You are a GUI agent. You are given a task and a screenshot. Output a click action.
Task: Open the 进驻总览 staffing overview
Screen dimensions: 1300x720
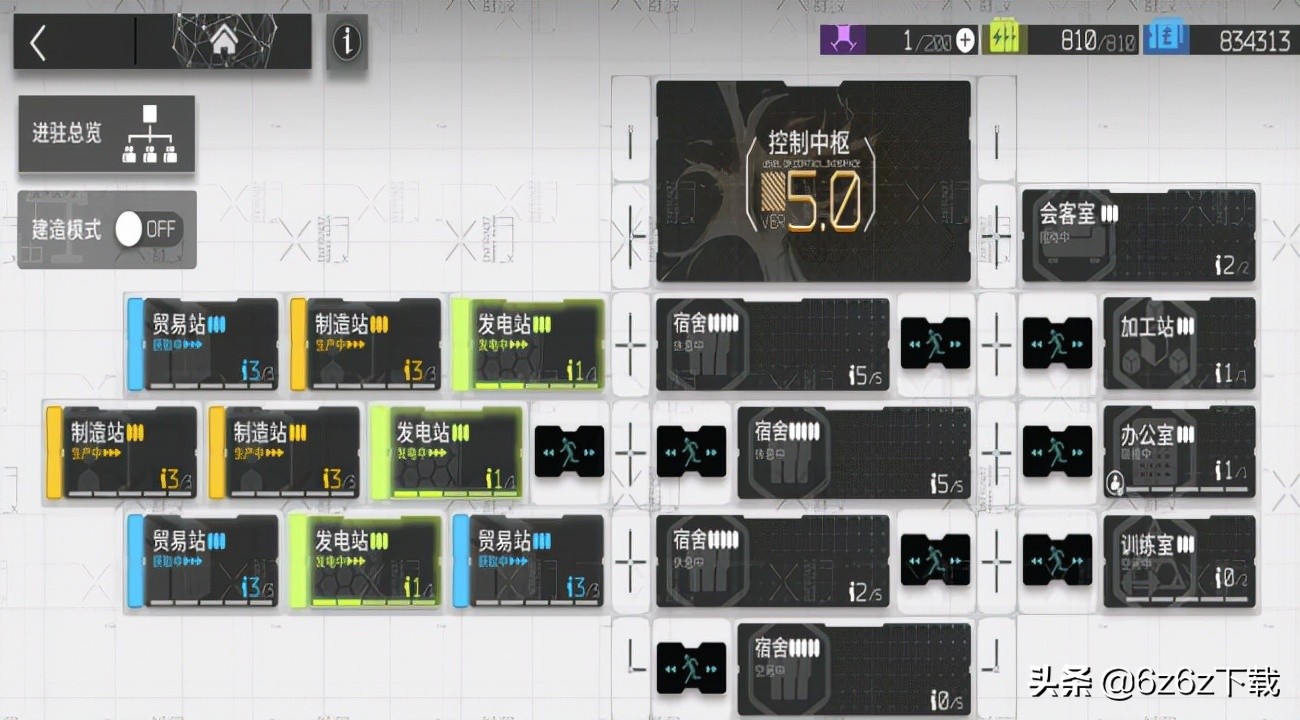[x=106, y=133]
